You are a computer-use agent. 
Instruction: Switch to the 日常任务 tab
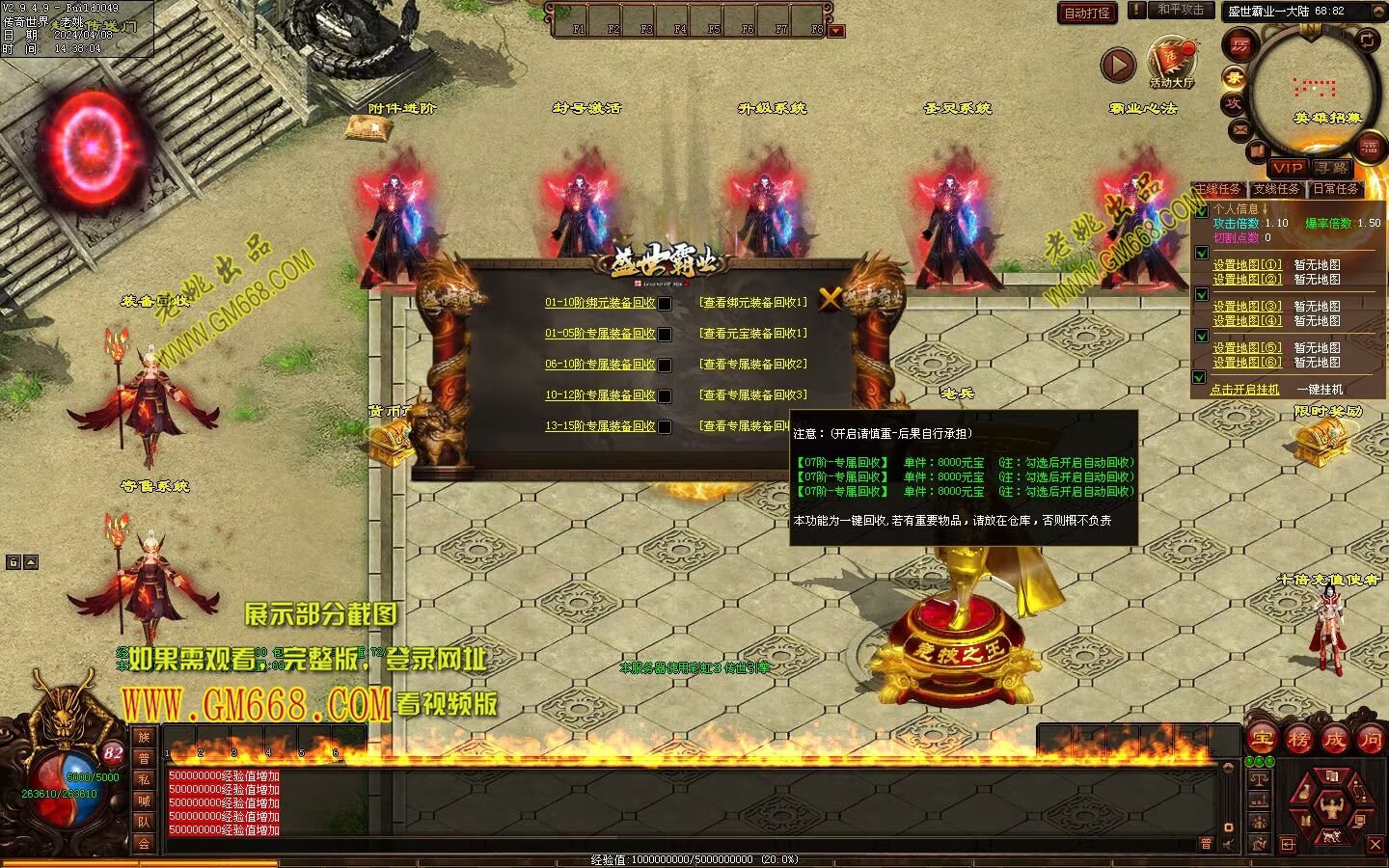pyautogui.click(x=1336, y=189)
